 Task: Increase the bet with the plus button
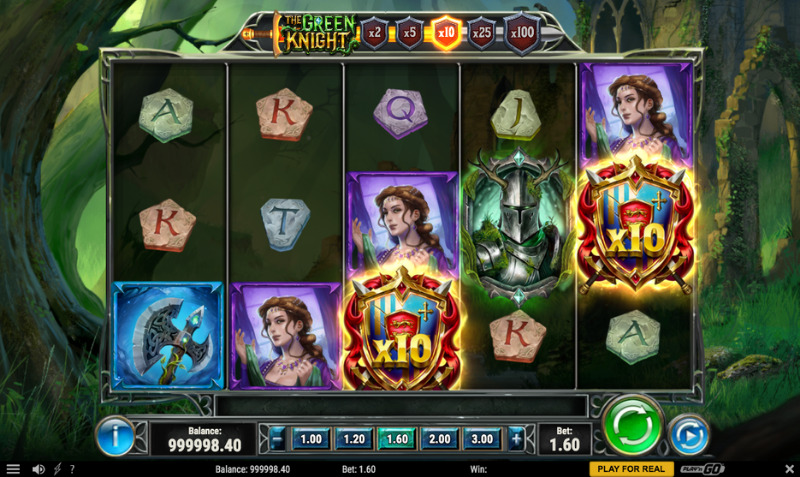click(516, 438)
